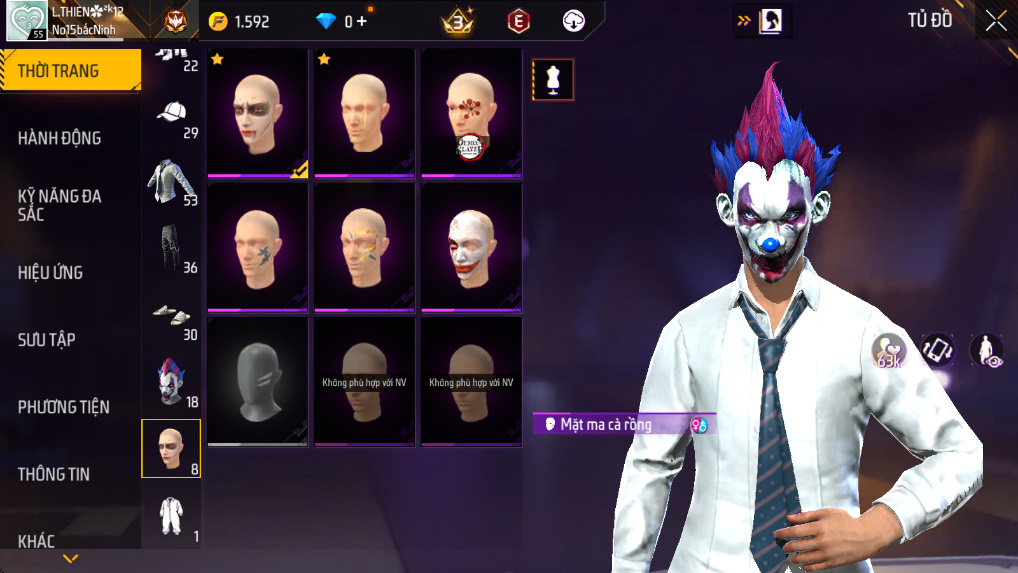Go to the Sưu Tập section
Screen dimensions: 1018x573
pos(47,340)
